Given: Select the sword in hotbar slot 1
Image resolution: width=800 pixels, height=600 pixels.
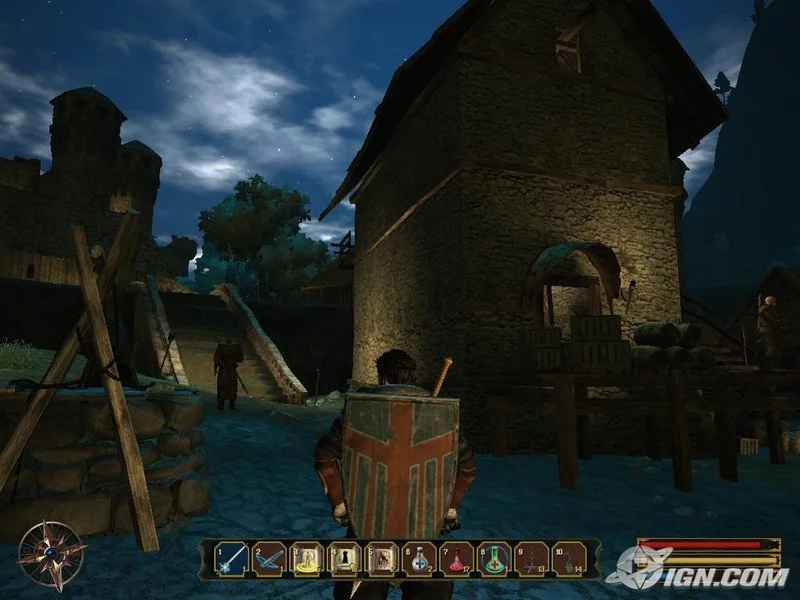Looking at the screenshot, I should 231,558.
